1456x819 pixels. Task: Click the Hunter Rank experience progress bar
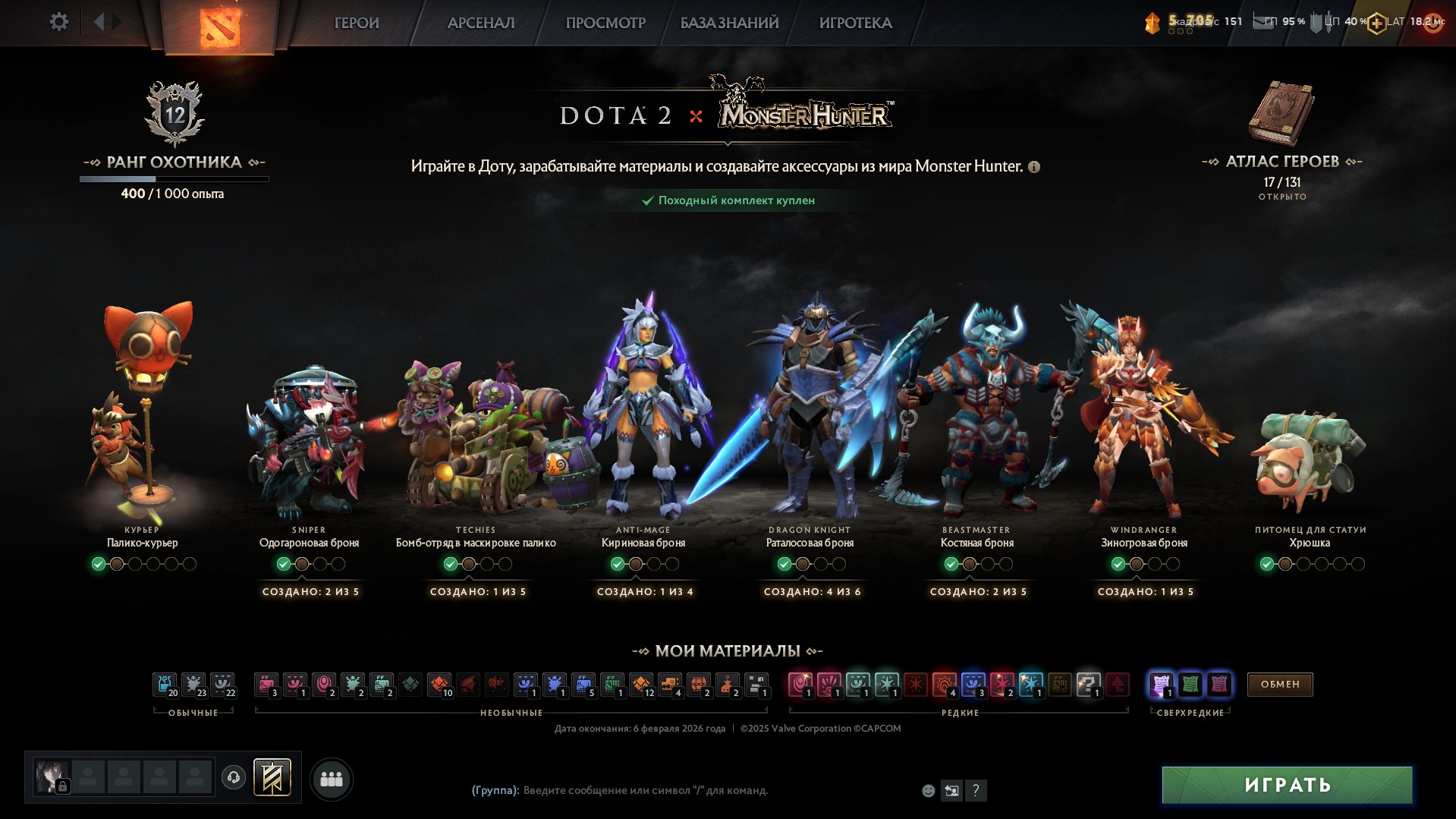(173, 179)
